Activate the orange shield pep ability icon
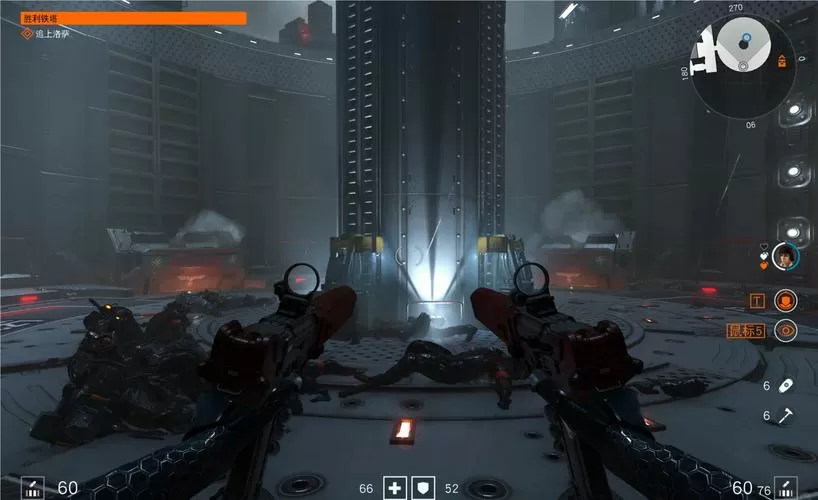 click(786, 299)
